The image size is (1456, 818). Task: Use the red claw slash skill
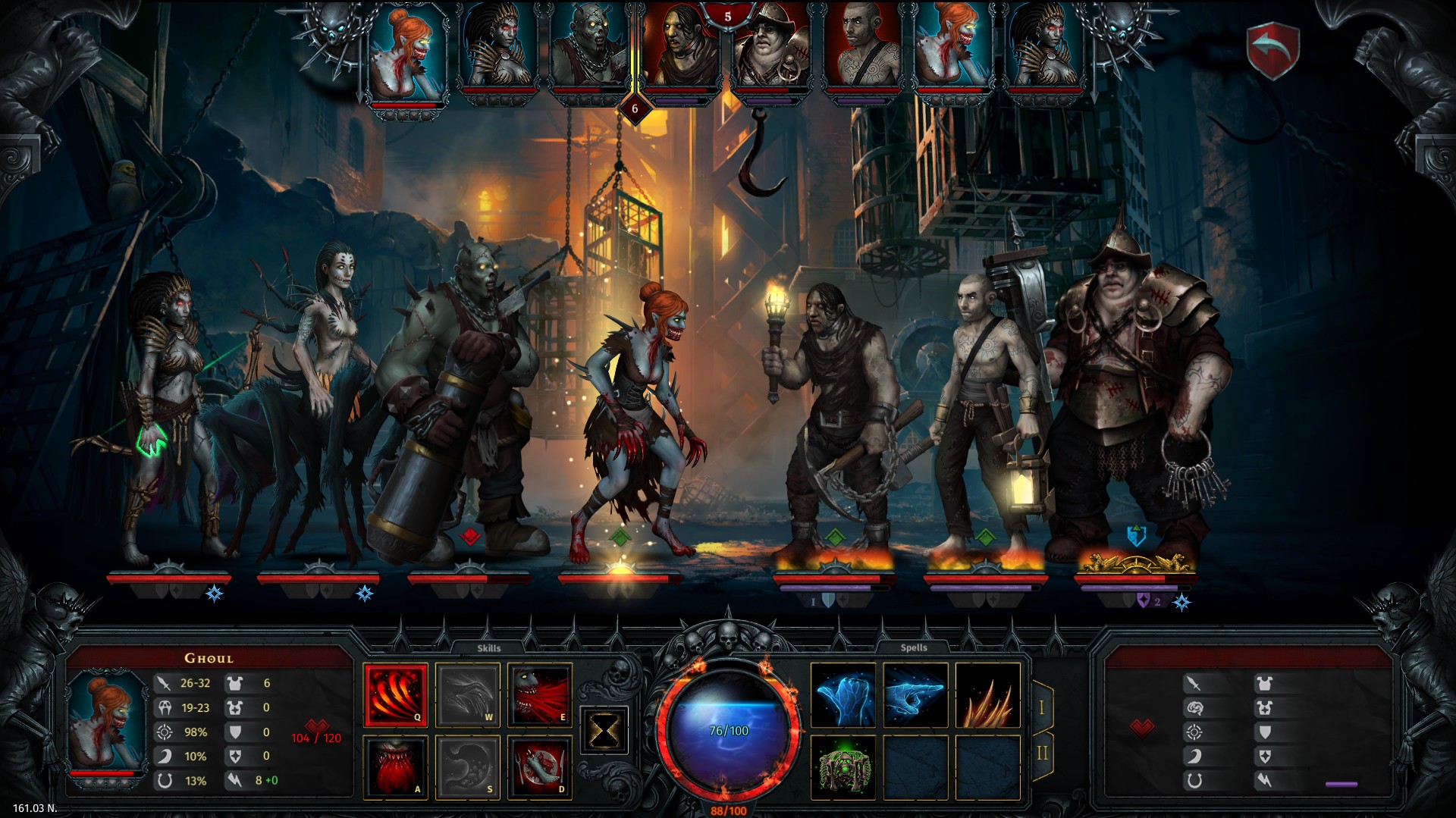[395, 694]
